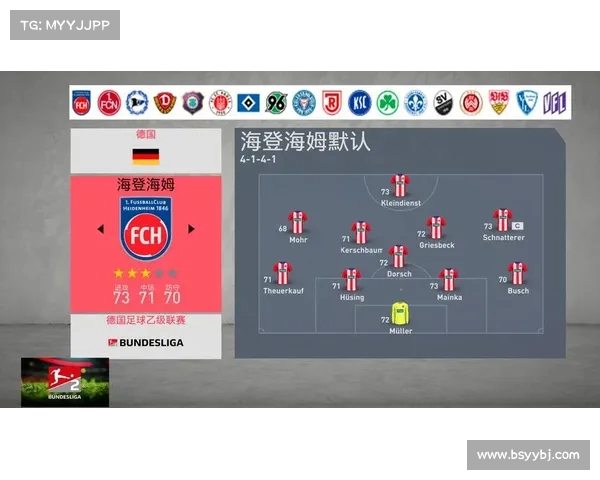Select goalkeeper Müller's yellow shirt
Screen dimensions: 600x480
[x=400, y=312]
